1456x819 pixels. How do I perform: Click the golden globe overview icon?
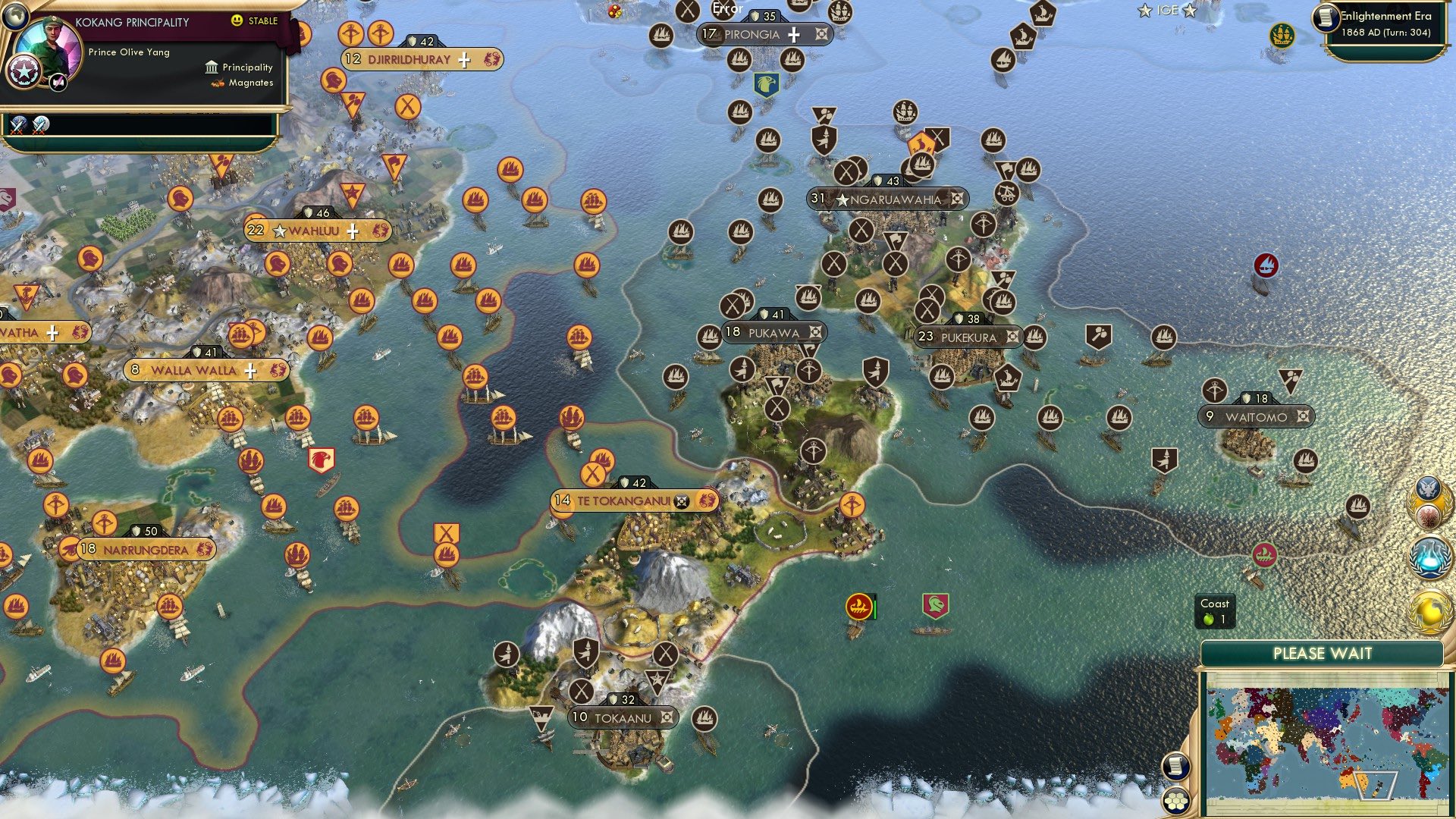(x=1429, y=607)
